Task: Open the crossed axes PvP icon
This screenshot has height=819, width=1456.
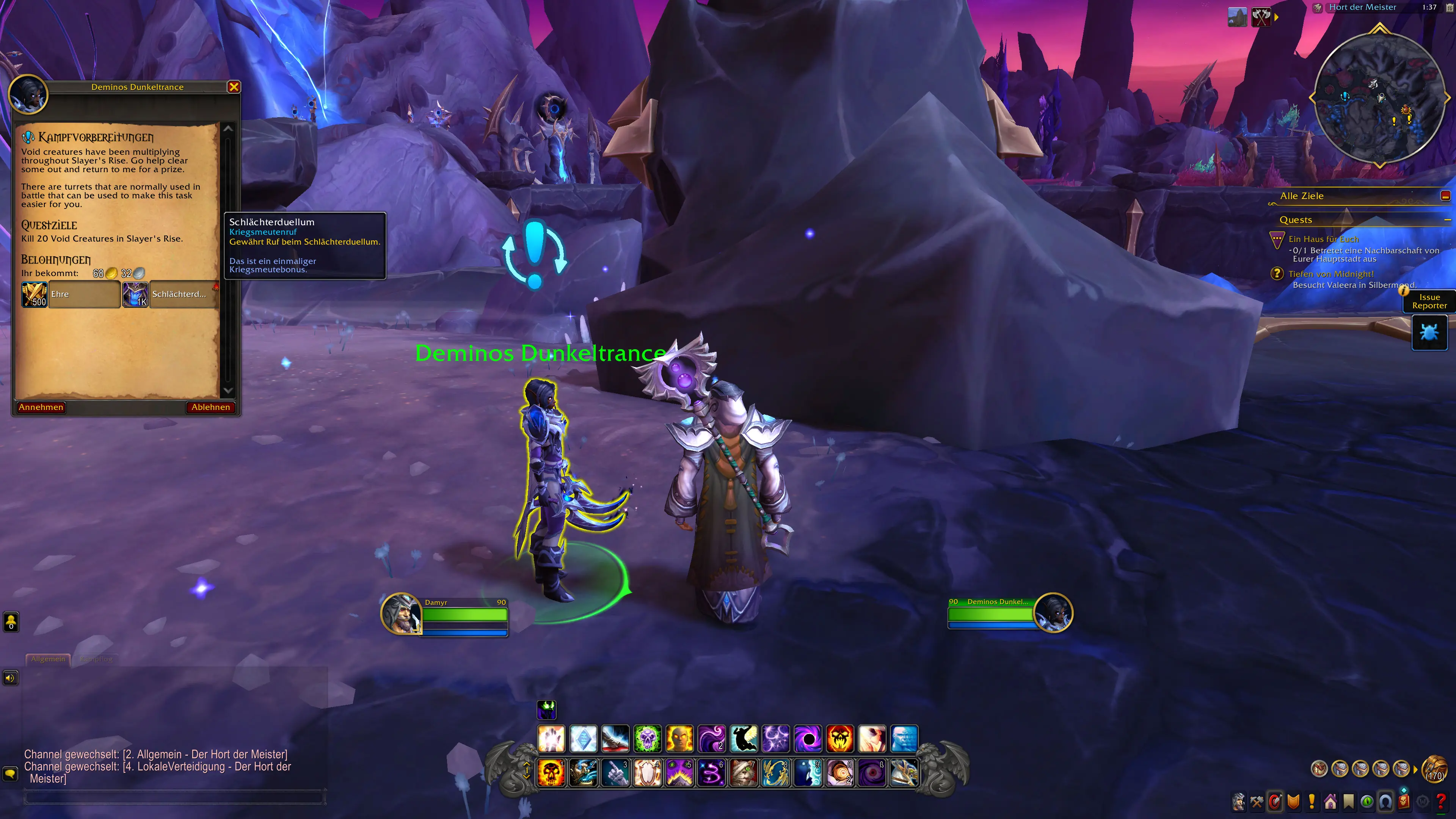Action: coord(1261,17)
